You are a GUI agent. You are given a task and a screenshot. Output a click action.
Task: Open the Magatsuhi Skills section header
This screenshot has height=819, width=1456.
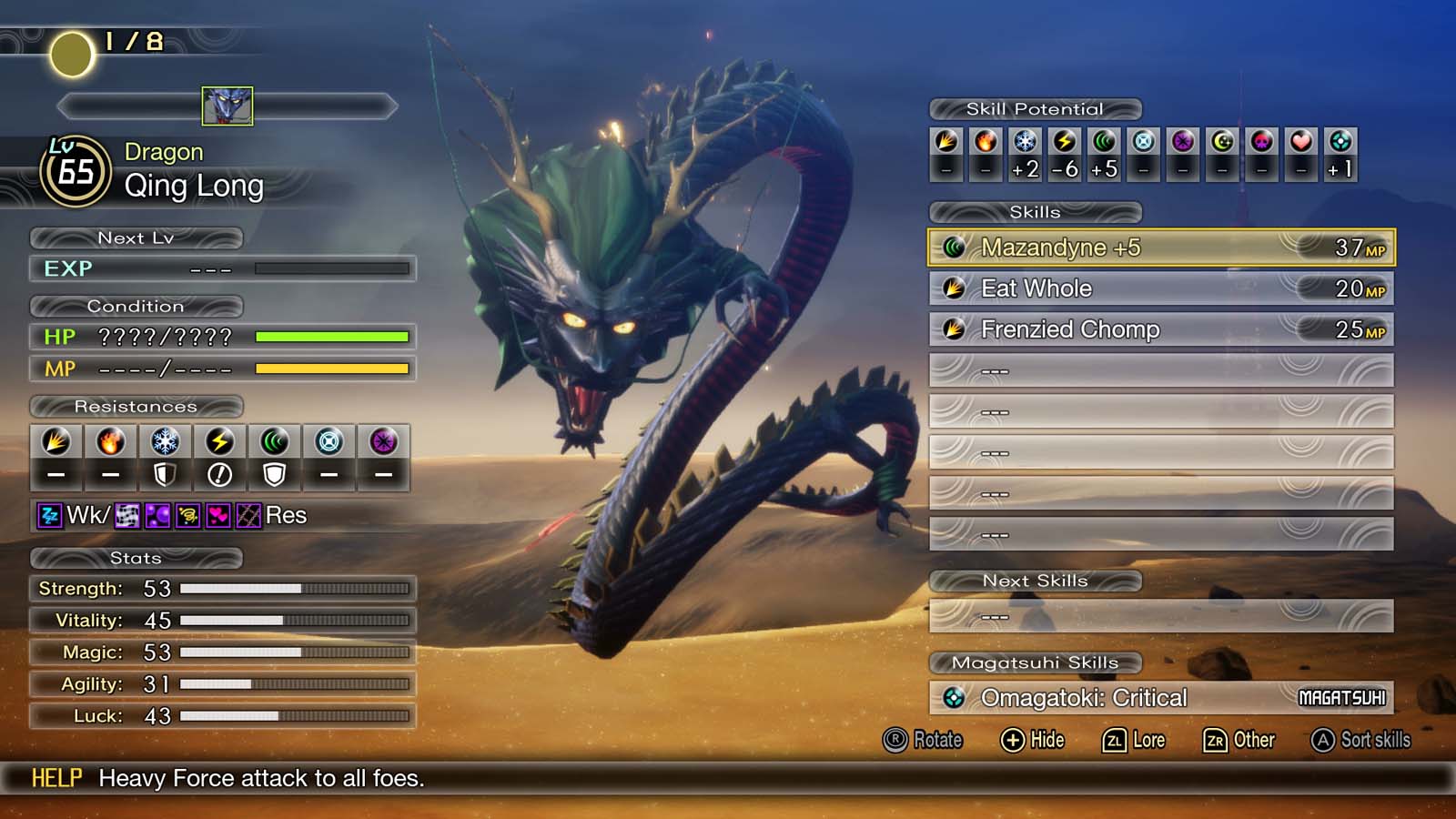coord(1036,662)
